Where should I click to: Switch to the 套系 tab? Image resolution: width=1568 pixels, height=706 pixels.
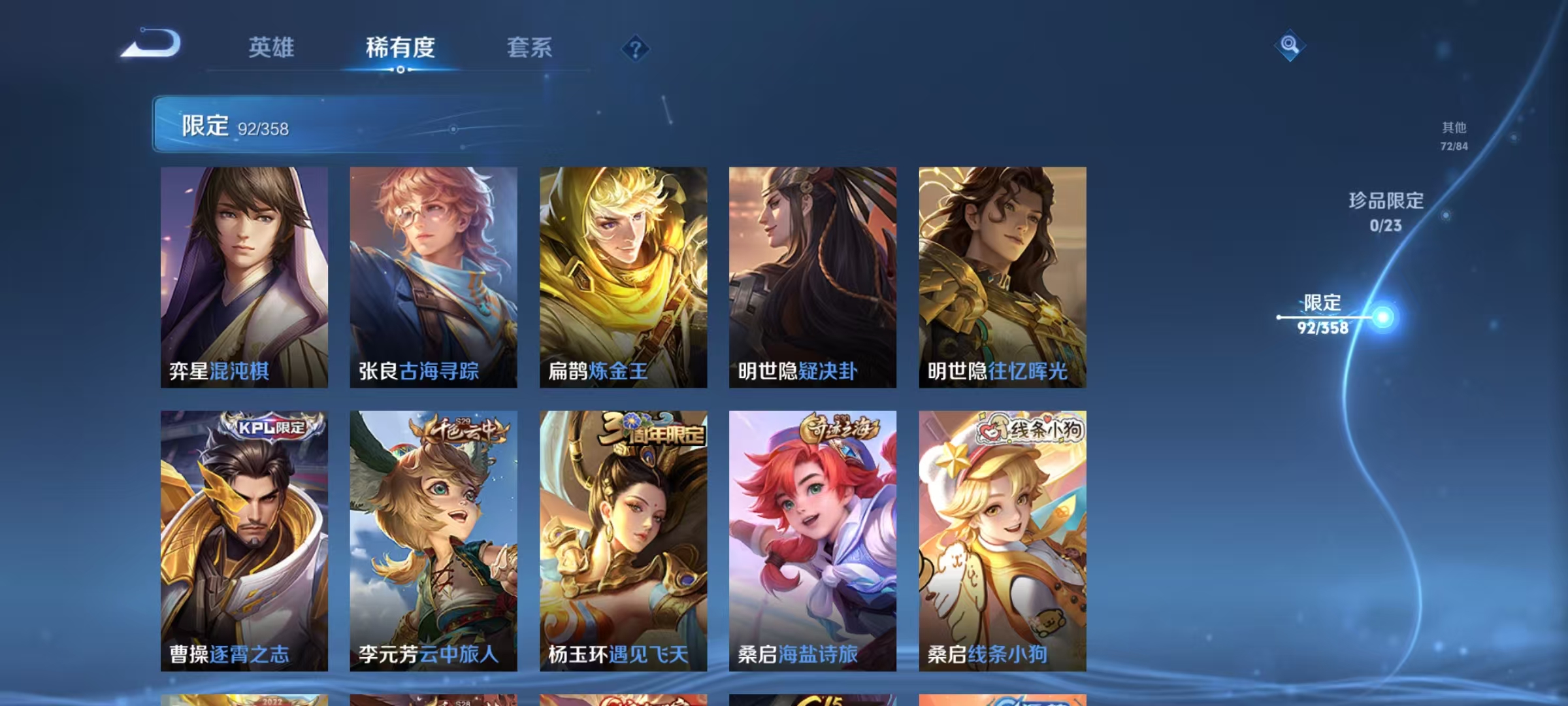coord(531,48)
